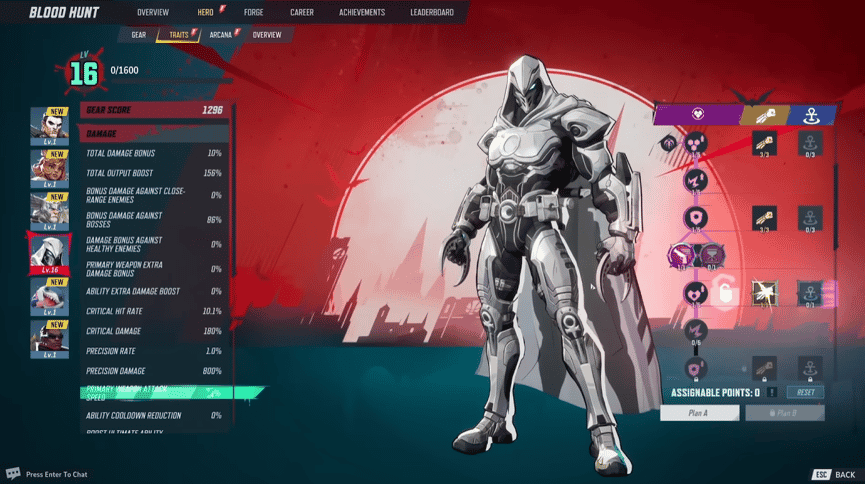Viewport: 865px width, 484px height.
Task: Show the Achievements page
Action: [x=361, y=13]
